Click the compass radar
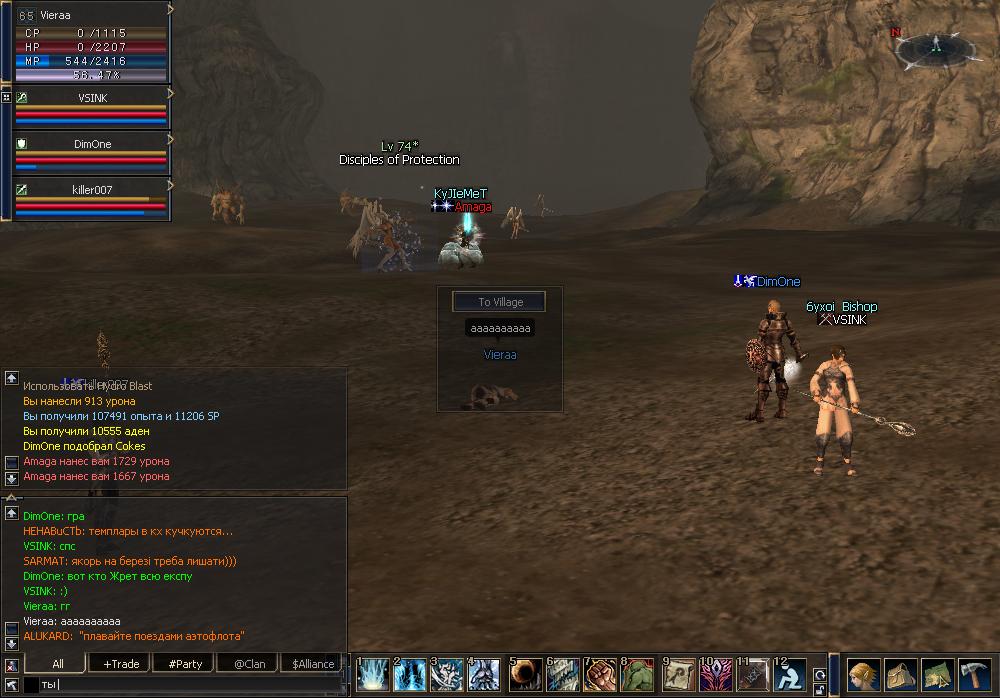The width and height of the screenshot is (1000, 698). (x=936, y=45)
